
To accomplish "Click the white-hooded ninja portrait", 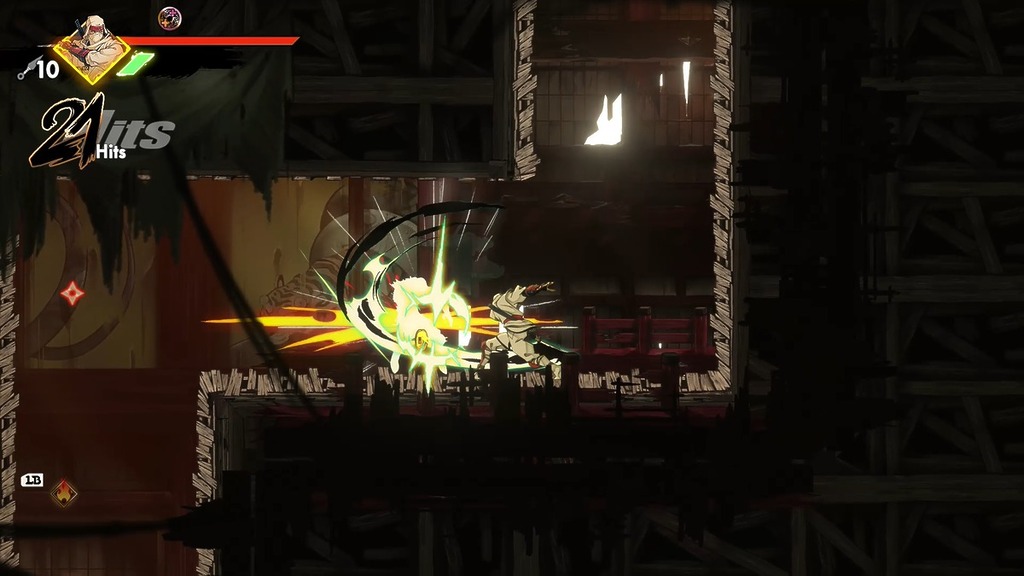I will click(92, 47).
